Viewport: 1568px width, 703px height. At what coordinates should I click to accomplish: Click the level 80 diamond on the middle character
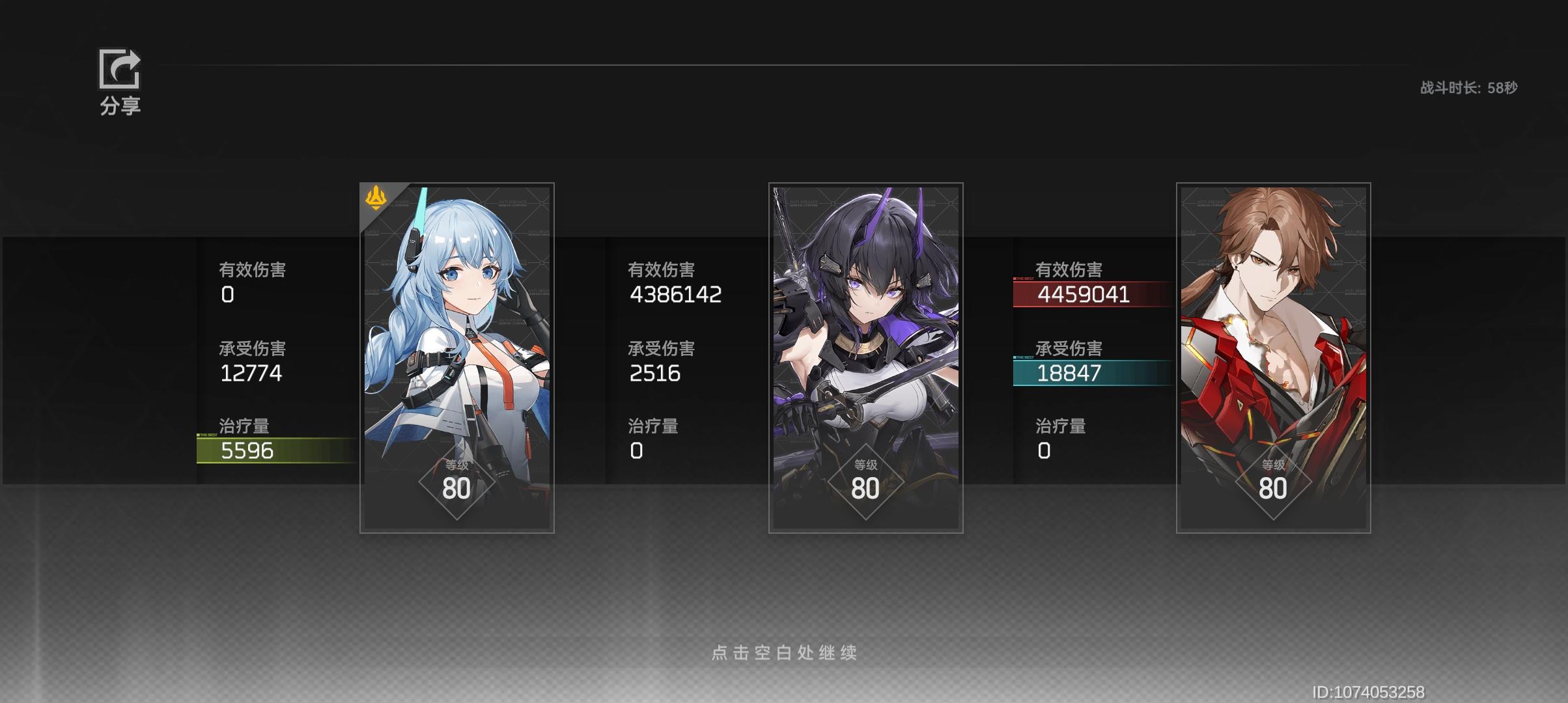pyautogui.click(x=865, y=479)
